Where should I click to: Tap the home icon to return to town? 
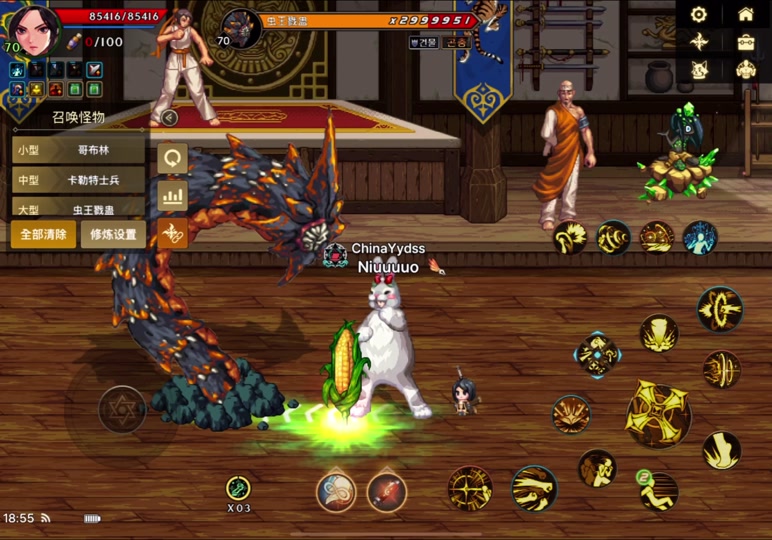tap(745, 14)
